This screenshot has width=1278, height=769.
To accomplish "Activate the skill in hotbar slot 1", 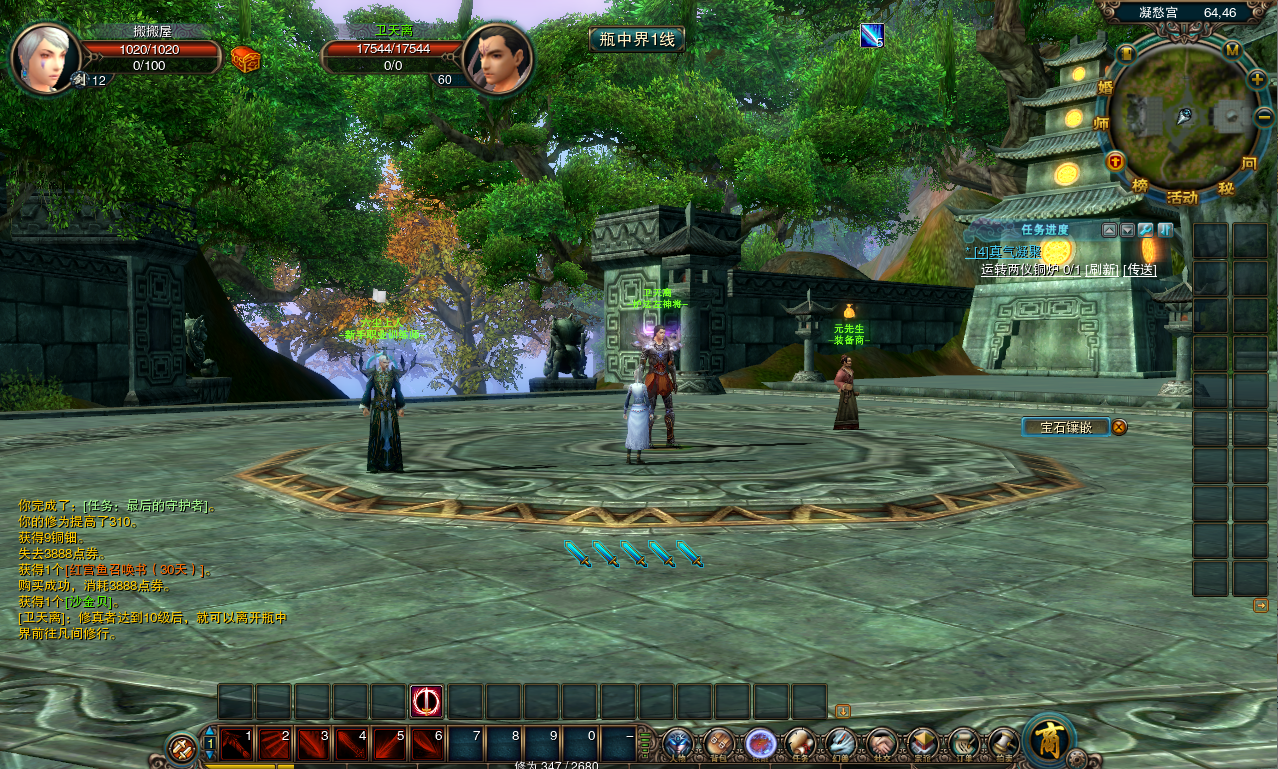I will click(x=237, y=743).
